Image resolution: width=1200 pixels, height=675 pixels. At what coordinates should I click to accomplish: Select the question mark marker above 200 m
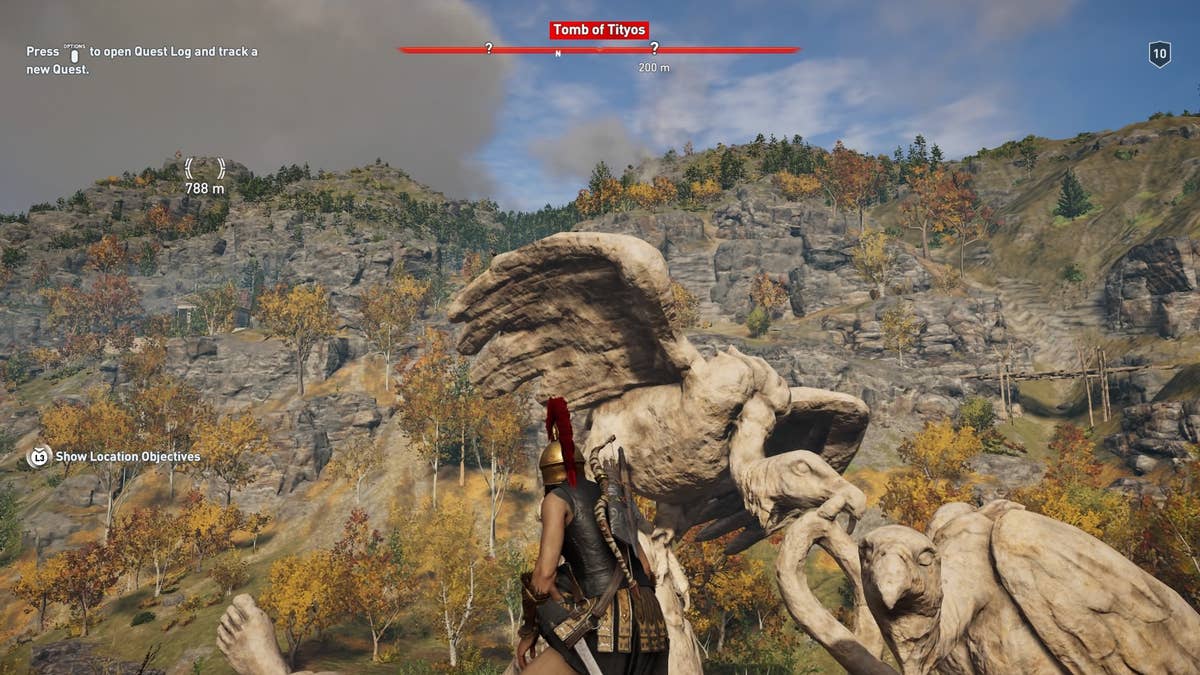click(654, 48)
